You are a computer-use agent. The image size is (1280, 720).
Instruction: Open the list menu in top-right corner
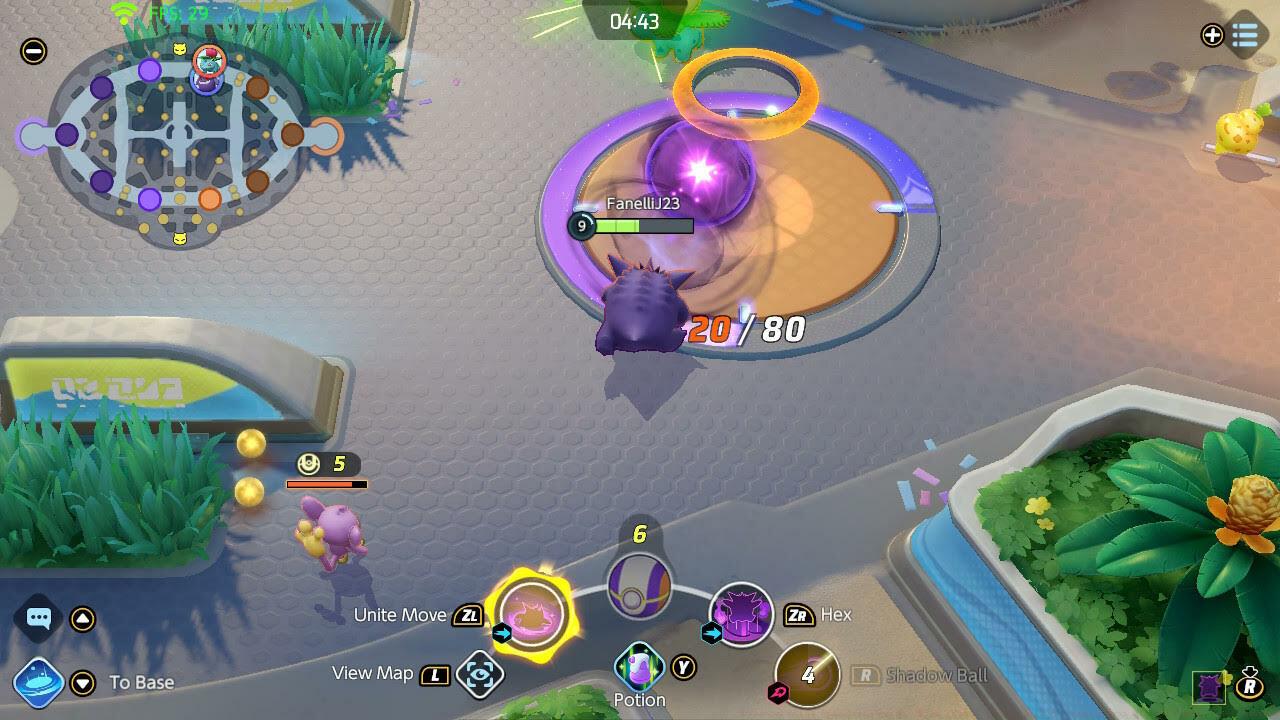click(1245, 36)
